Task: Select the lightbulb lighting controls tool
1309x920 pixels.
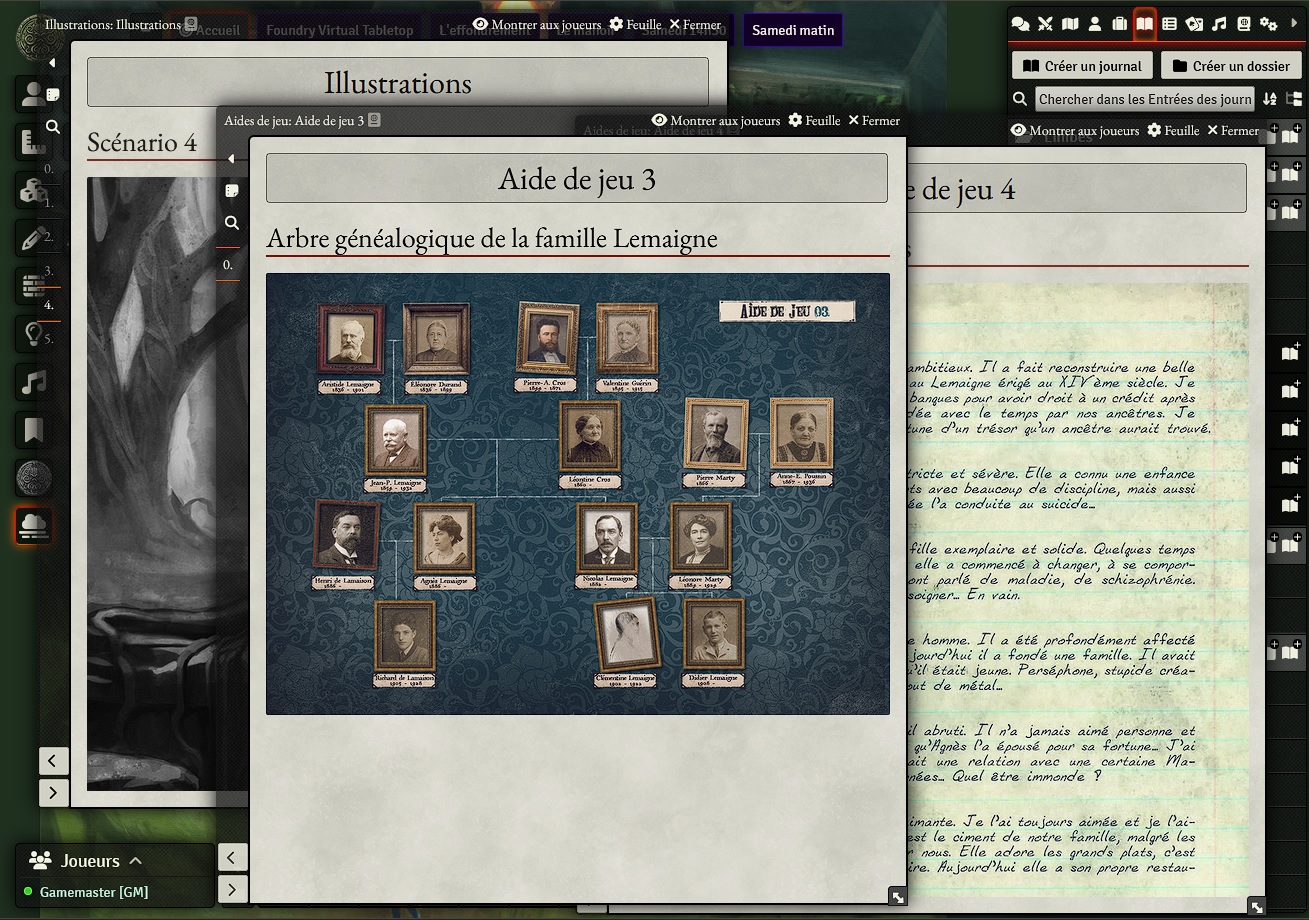Action: click(33, 334)
